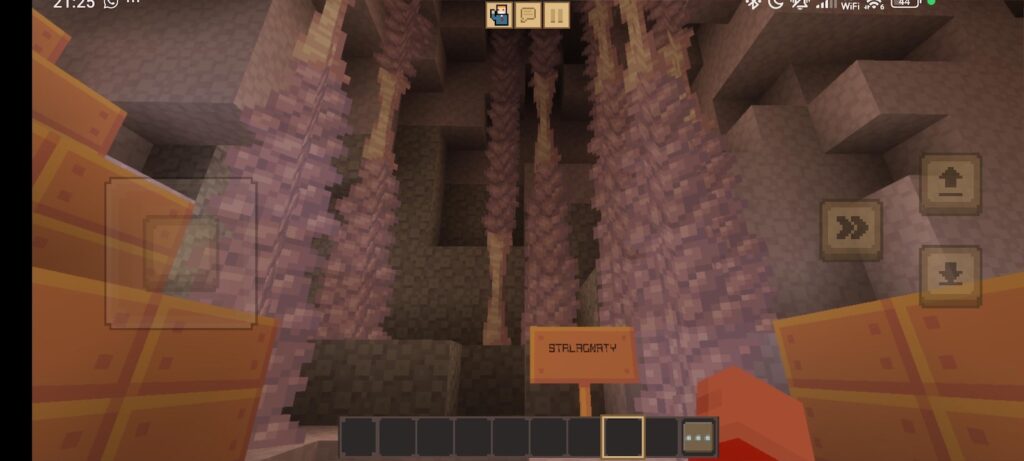The height and width of the screenshot is (461, 1024).
Task: Pause the game
Action: (557, 15)
